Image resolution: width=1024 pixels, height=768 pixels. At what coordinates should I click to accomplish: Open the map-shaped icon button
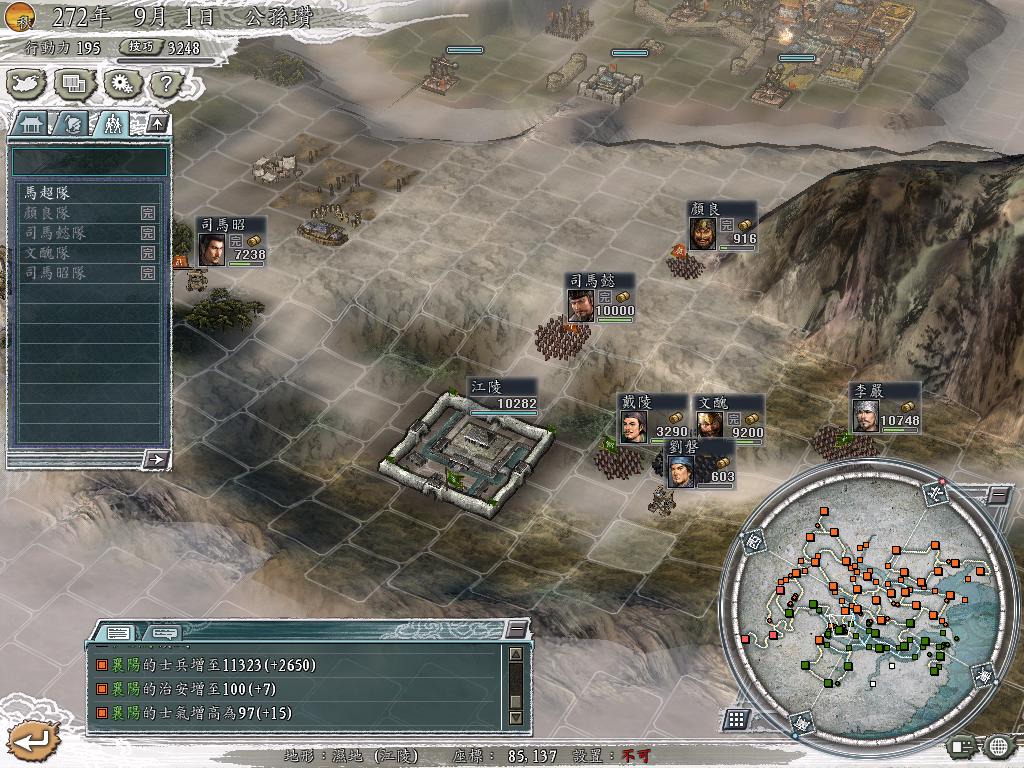[28, 84]
